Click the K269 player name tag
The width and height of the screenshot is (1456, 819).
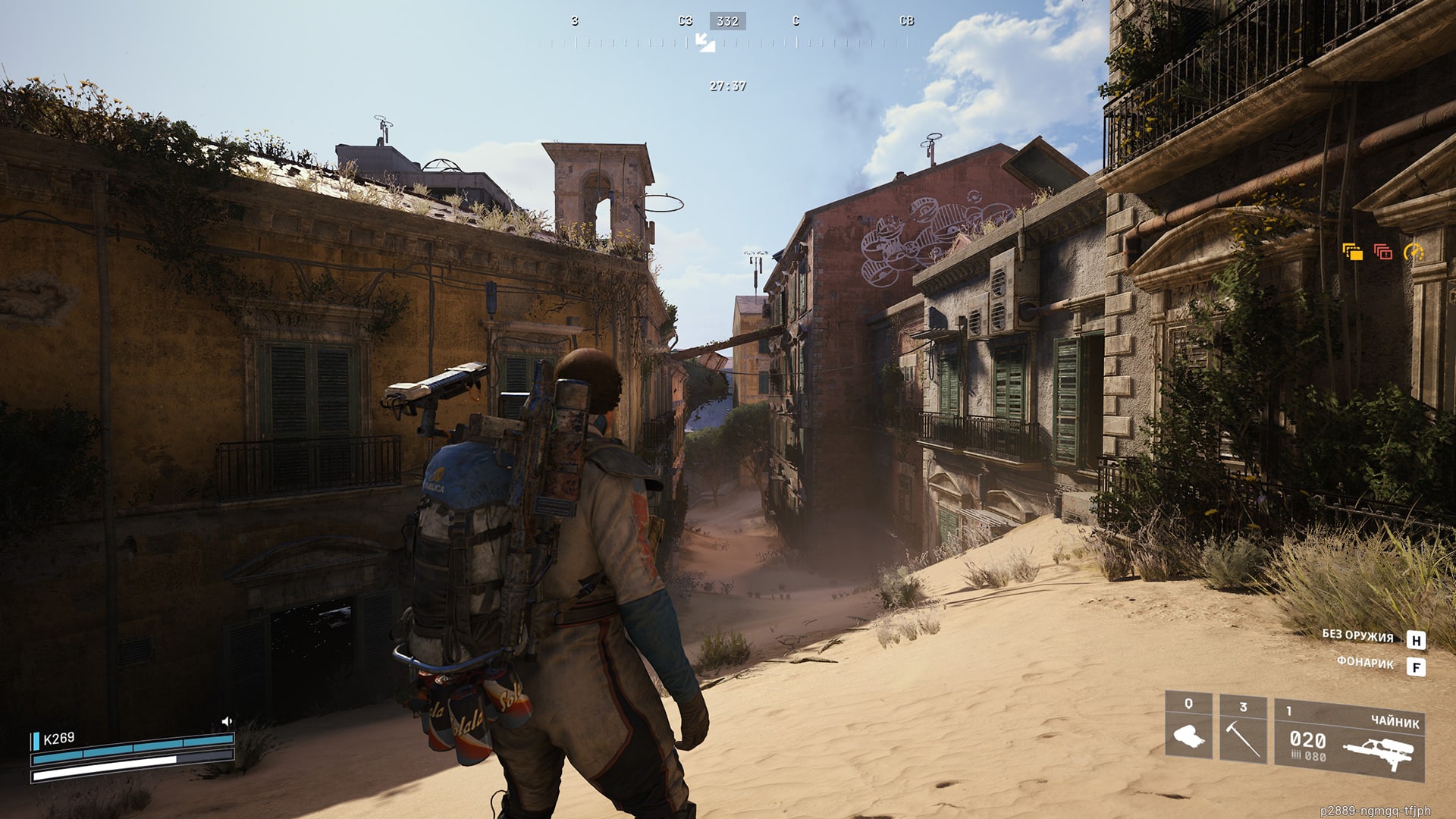tap(58, 739)
